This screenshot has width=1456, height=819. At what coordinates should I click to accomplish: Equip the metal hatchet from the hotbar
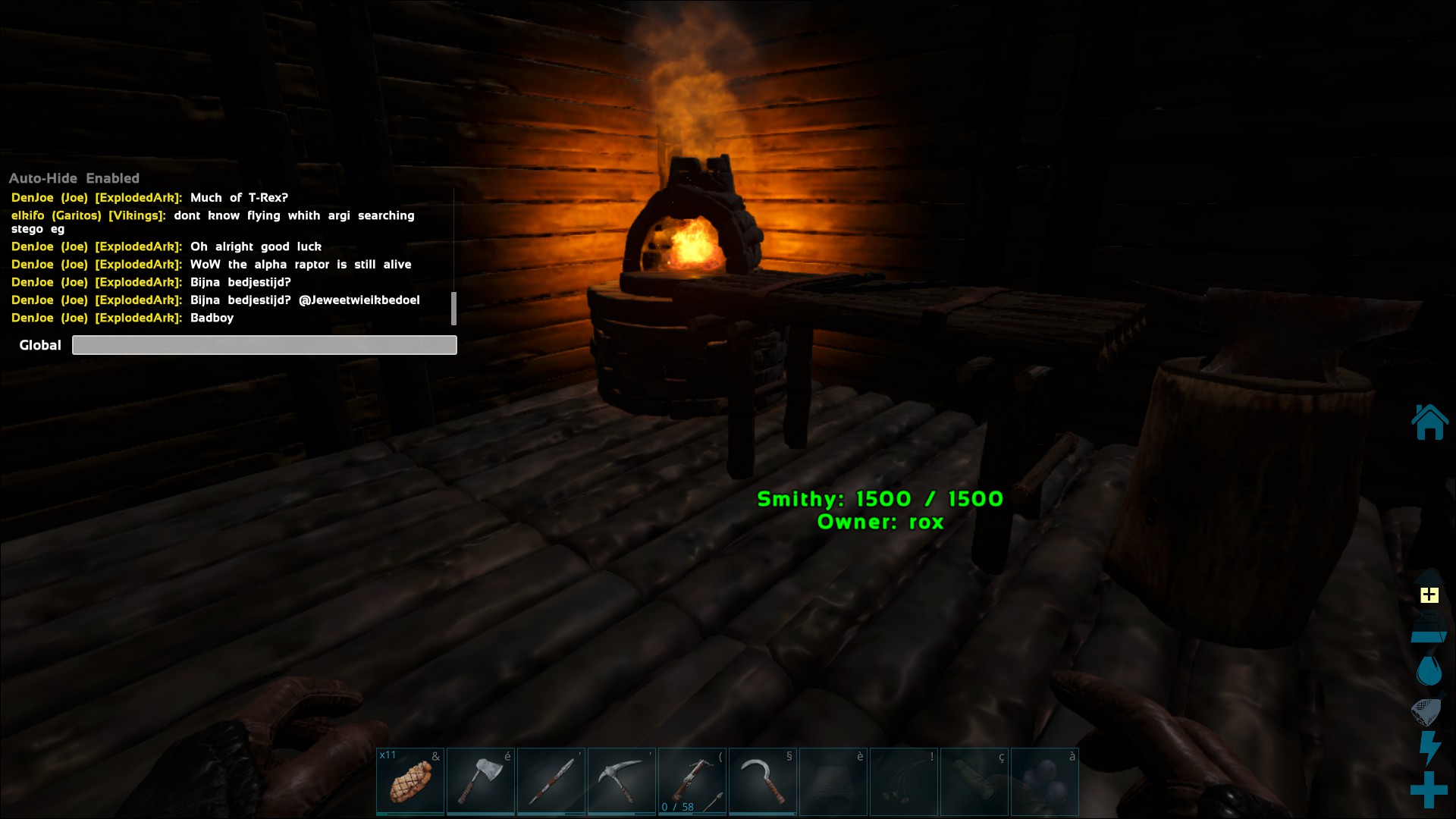(x=481, y=782)
